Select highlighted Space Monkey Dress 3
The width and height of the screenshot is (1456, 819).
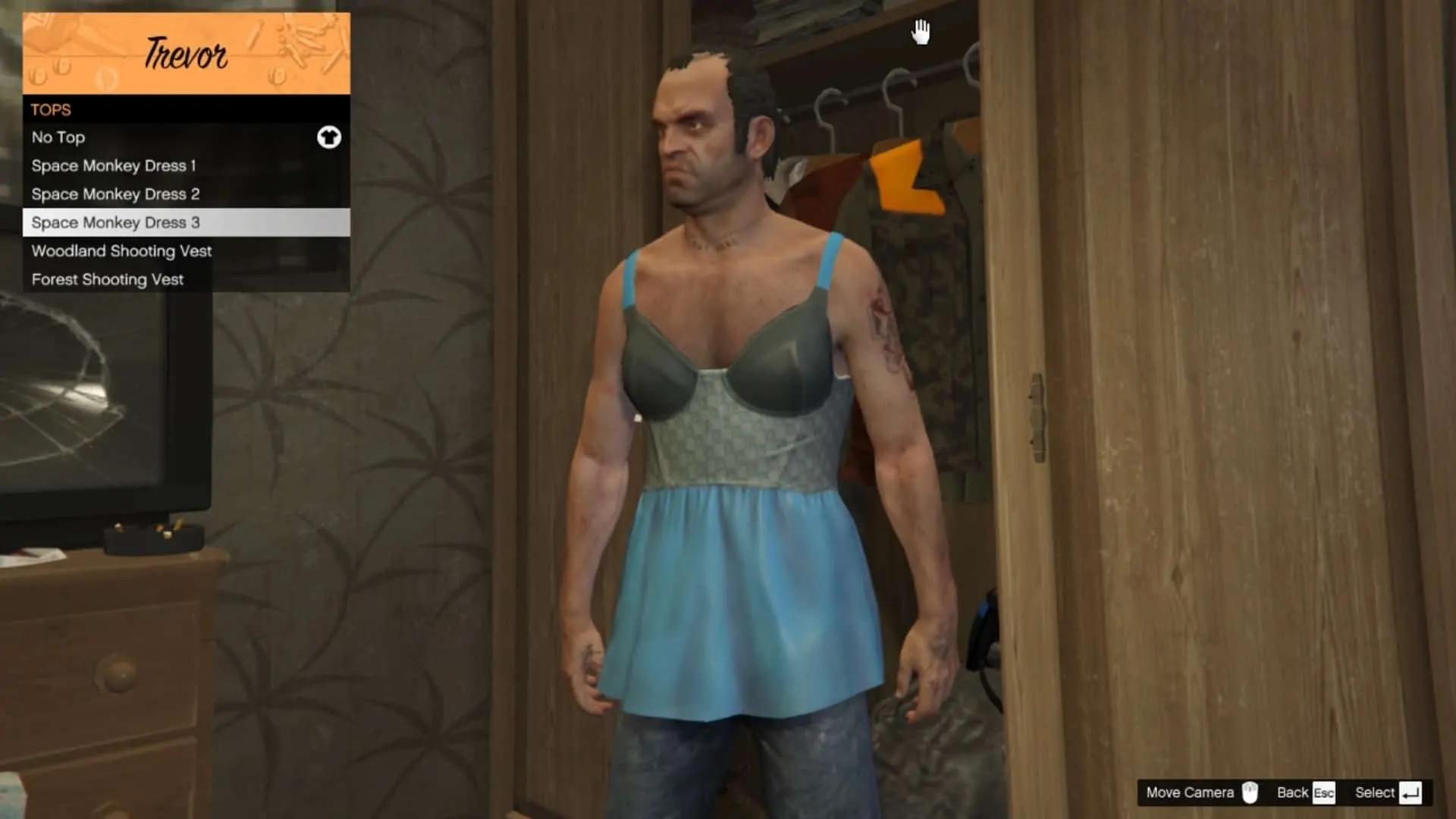186,222
